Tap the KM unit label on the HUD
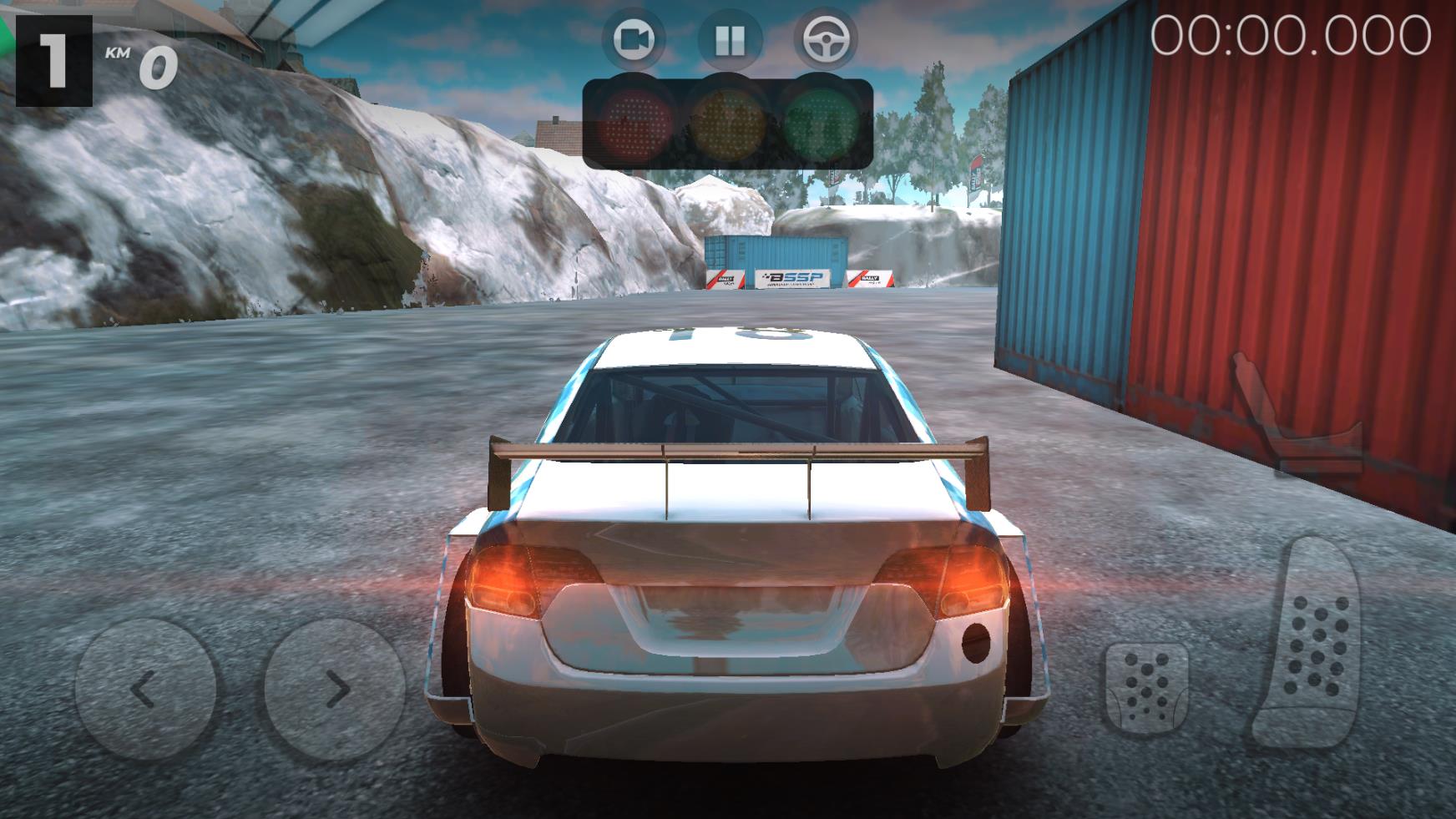 119,53
